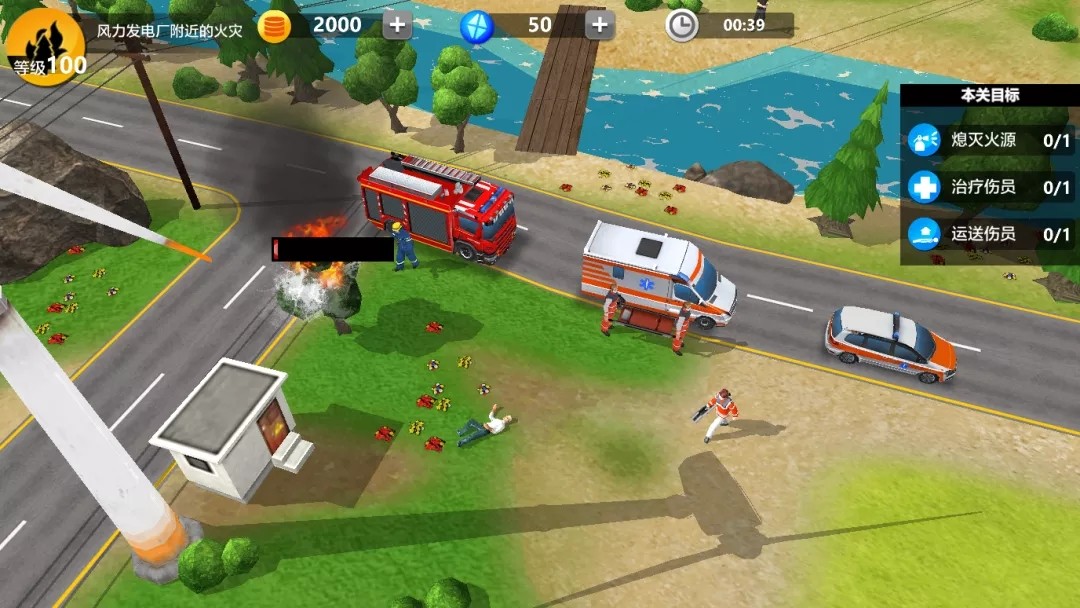1080x608 pixels.
Task: Select the 治疗伤员 objective row
Action: click(990, 187)
